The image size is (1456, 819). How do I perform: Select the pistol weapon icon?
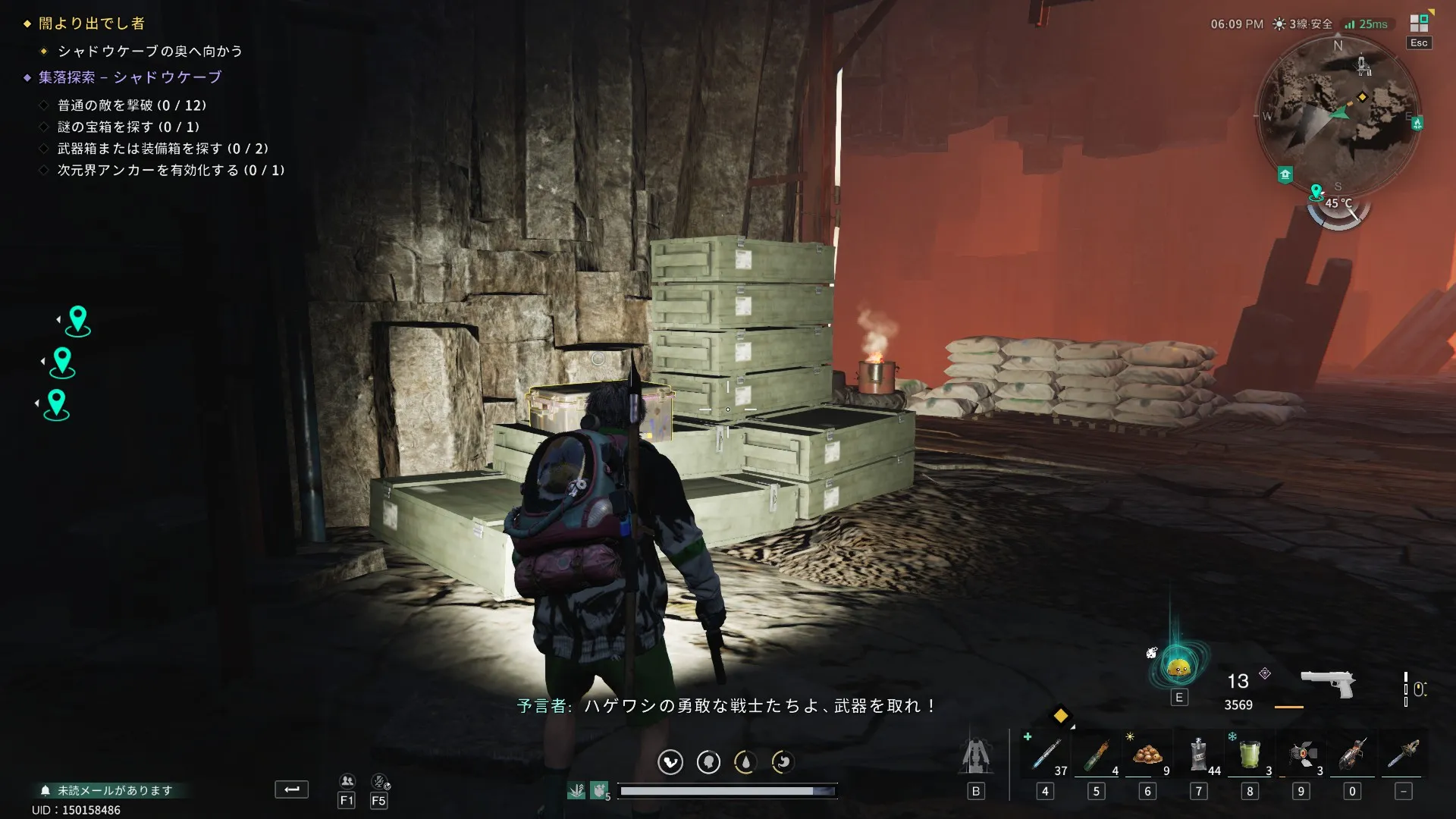point(1327,681)
